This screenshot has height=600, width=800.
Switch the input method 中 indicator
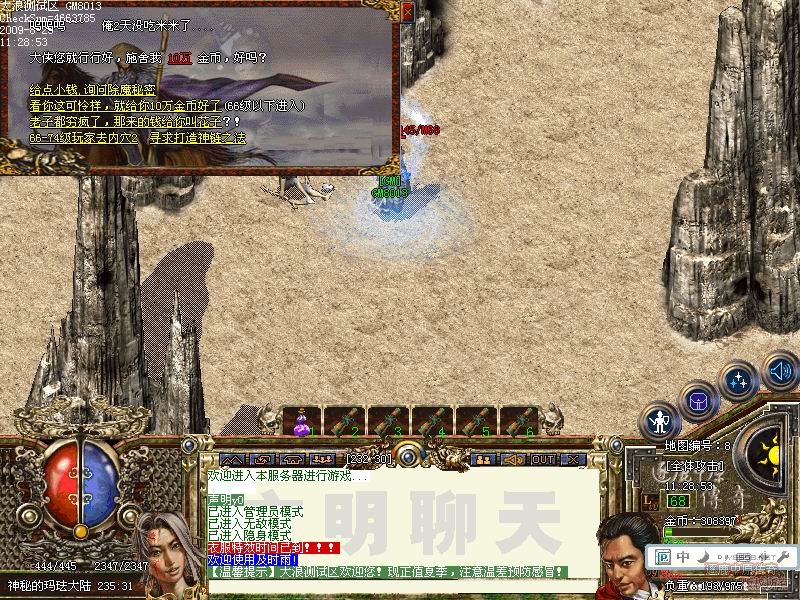[681, 556]
